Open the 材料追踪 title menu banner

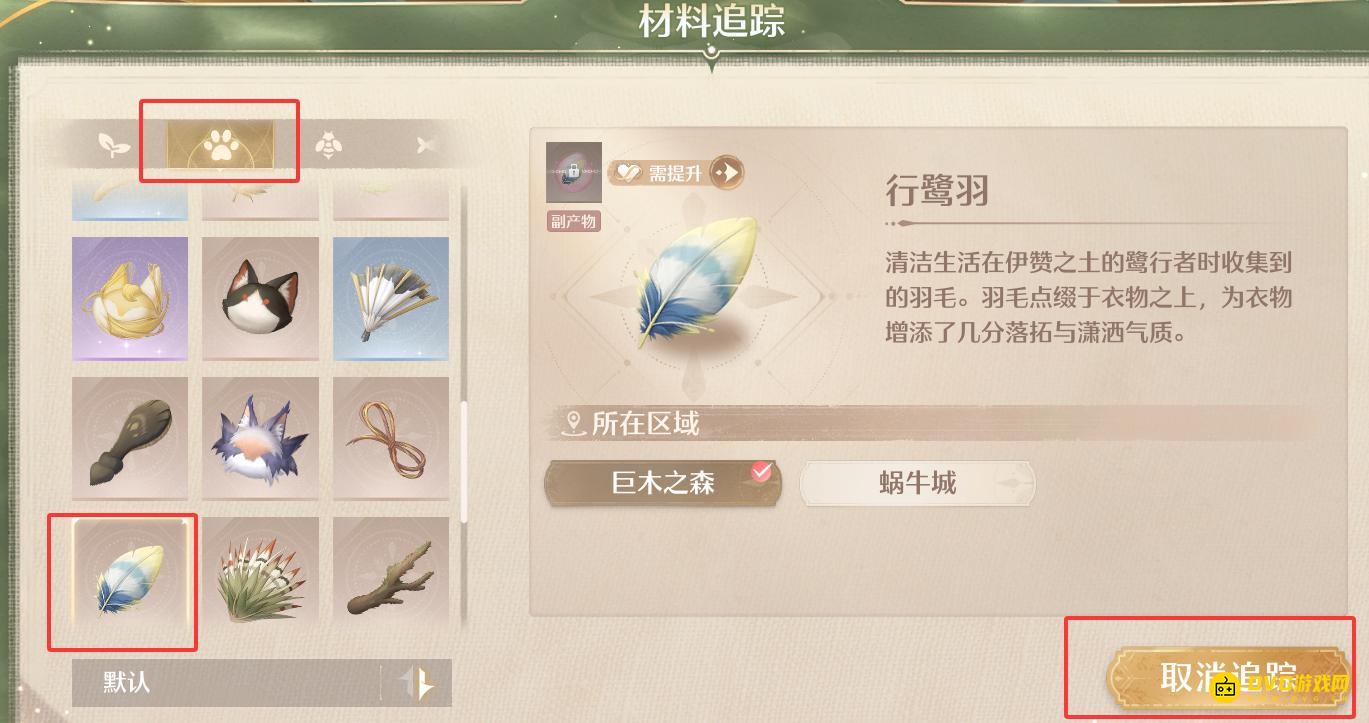(711, 19)
